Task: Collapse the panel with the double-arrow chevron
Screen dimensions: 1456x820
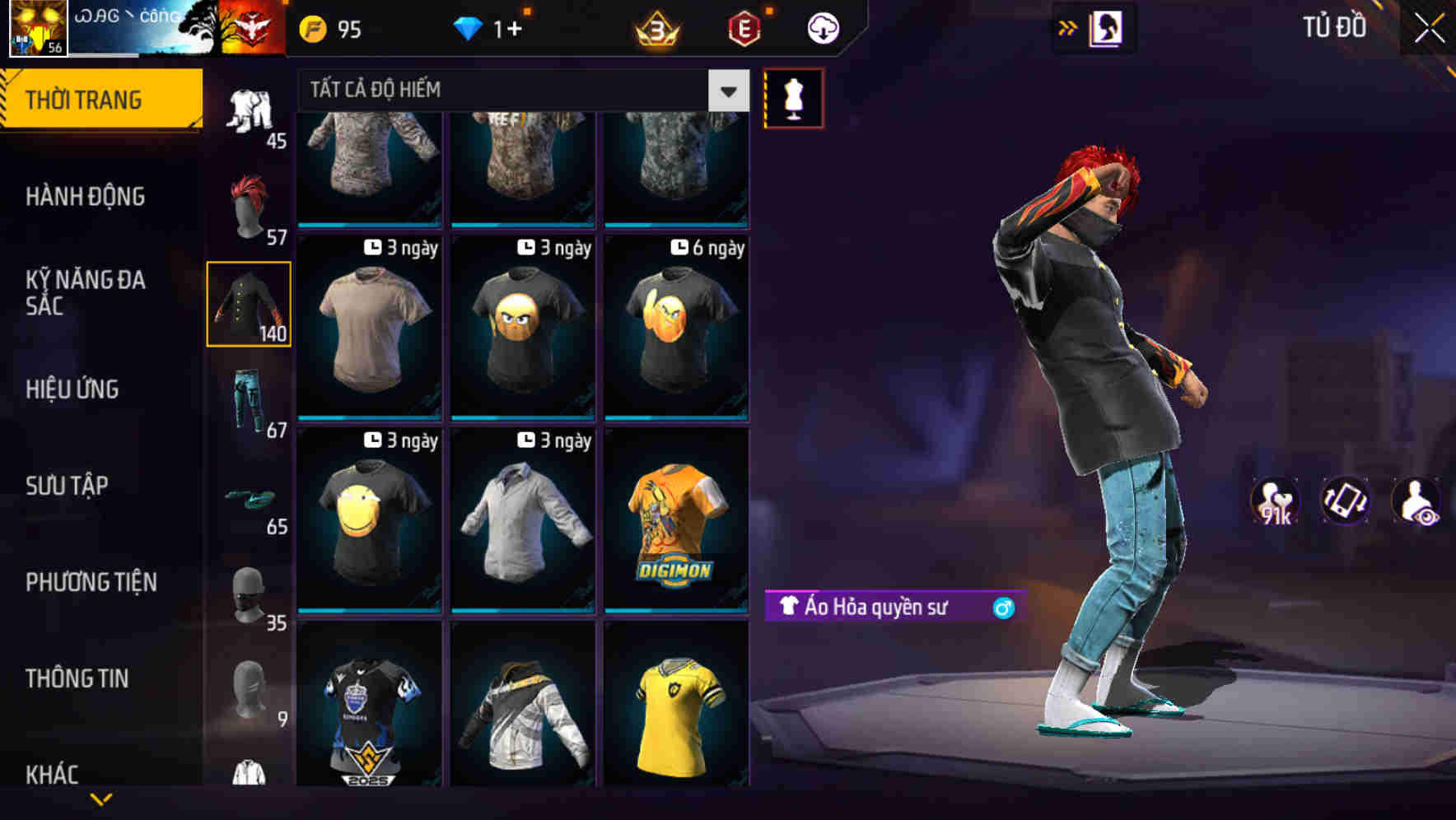Action: (1068, 27)
